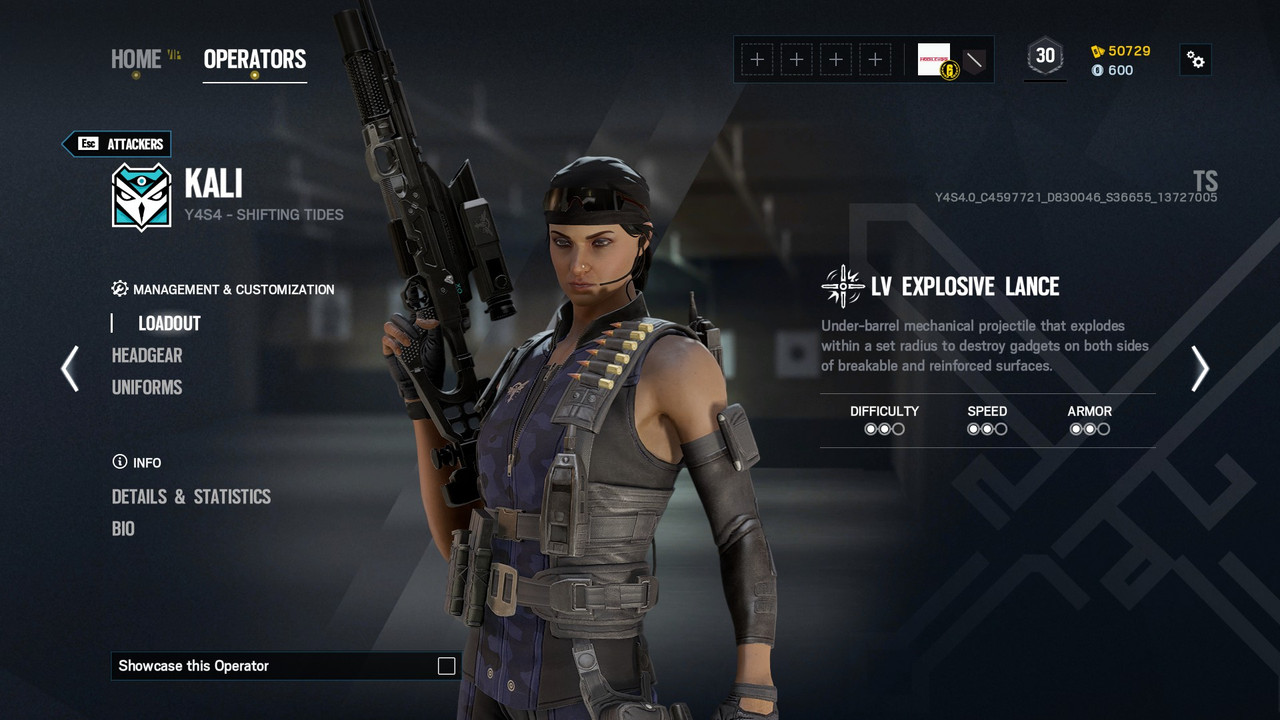The image size is (1280, 720).
Task: Switch to the Home tab
Action: (x=136, y=59)
